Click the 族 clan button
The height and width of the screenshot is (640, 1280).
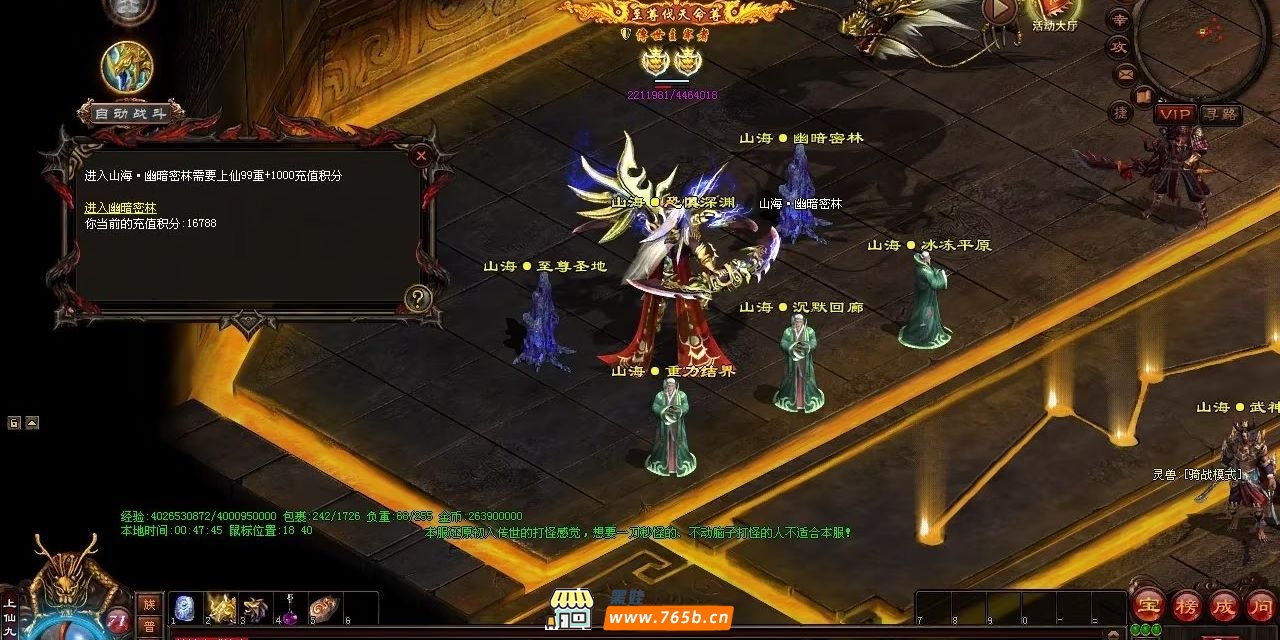148,603
